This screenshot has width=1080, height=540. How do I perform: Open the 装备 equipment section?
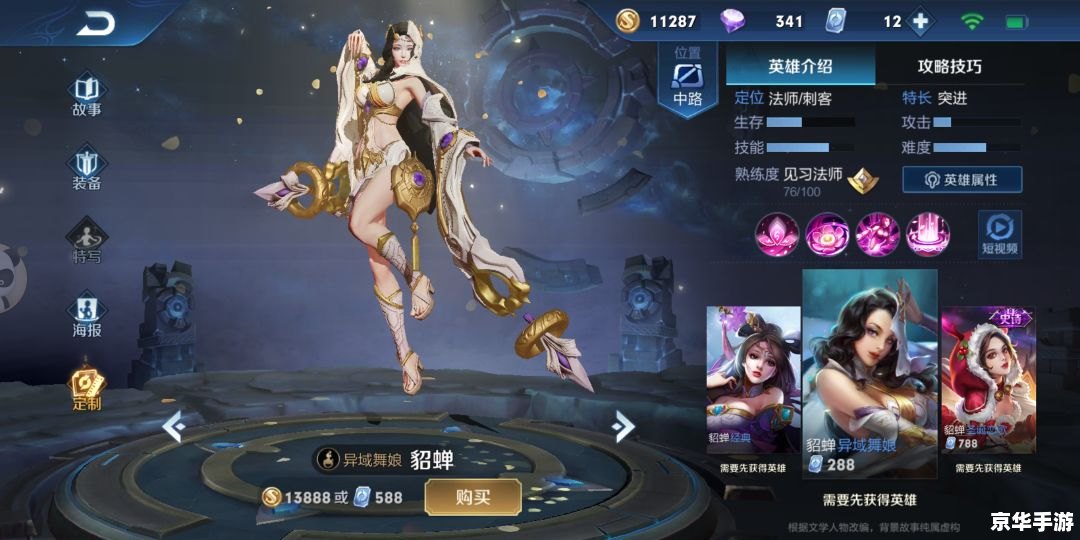tap(87, 167)
